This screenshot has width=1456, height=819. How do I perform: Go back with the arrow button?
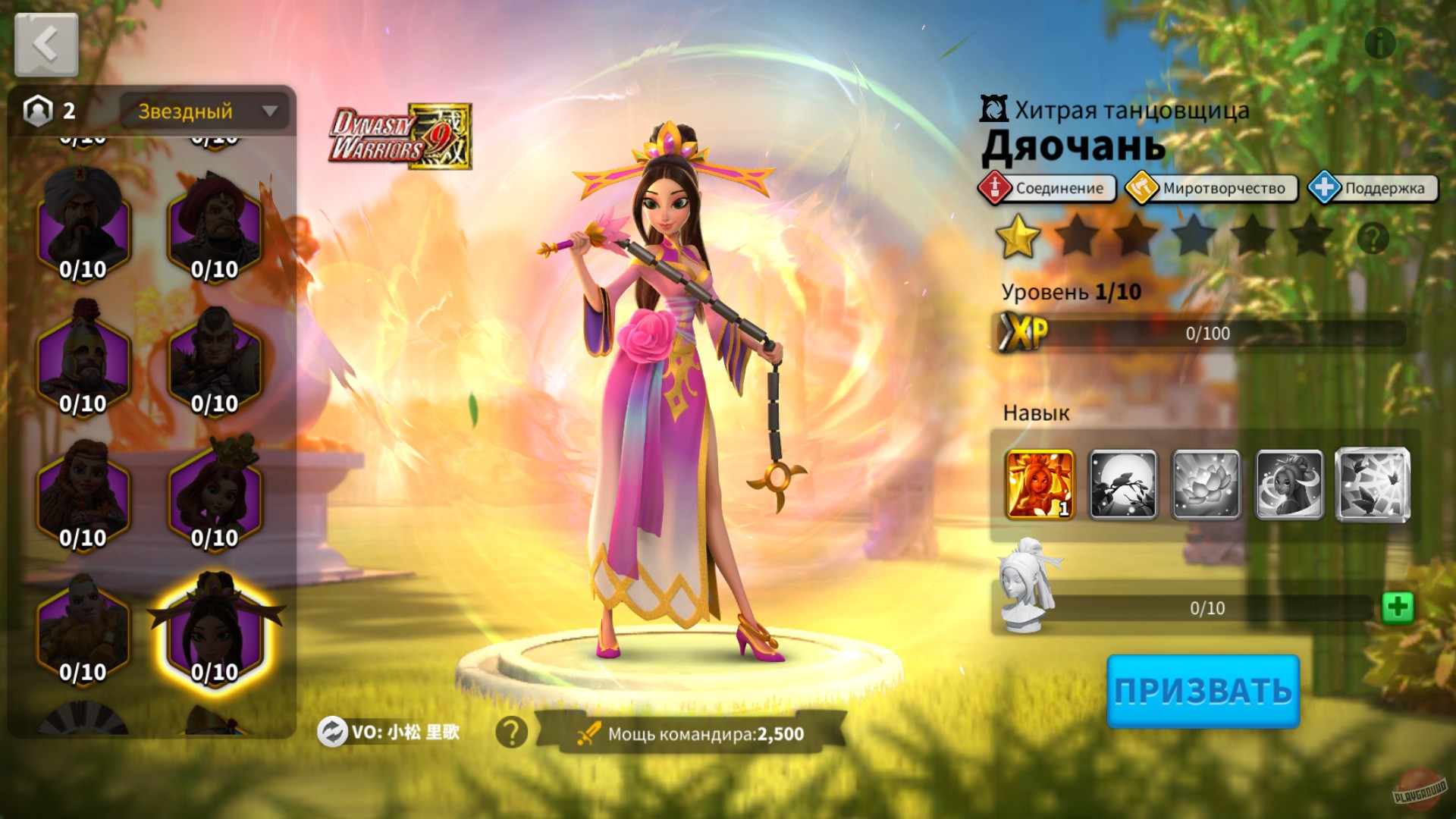[45, 43]
